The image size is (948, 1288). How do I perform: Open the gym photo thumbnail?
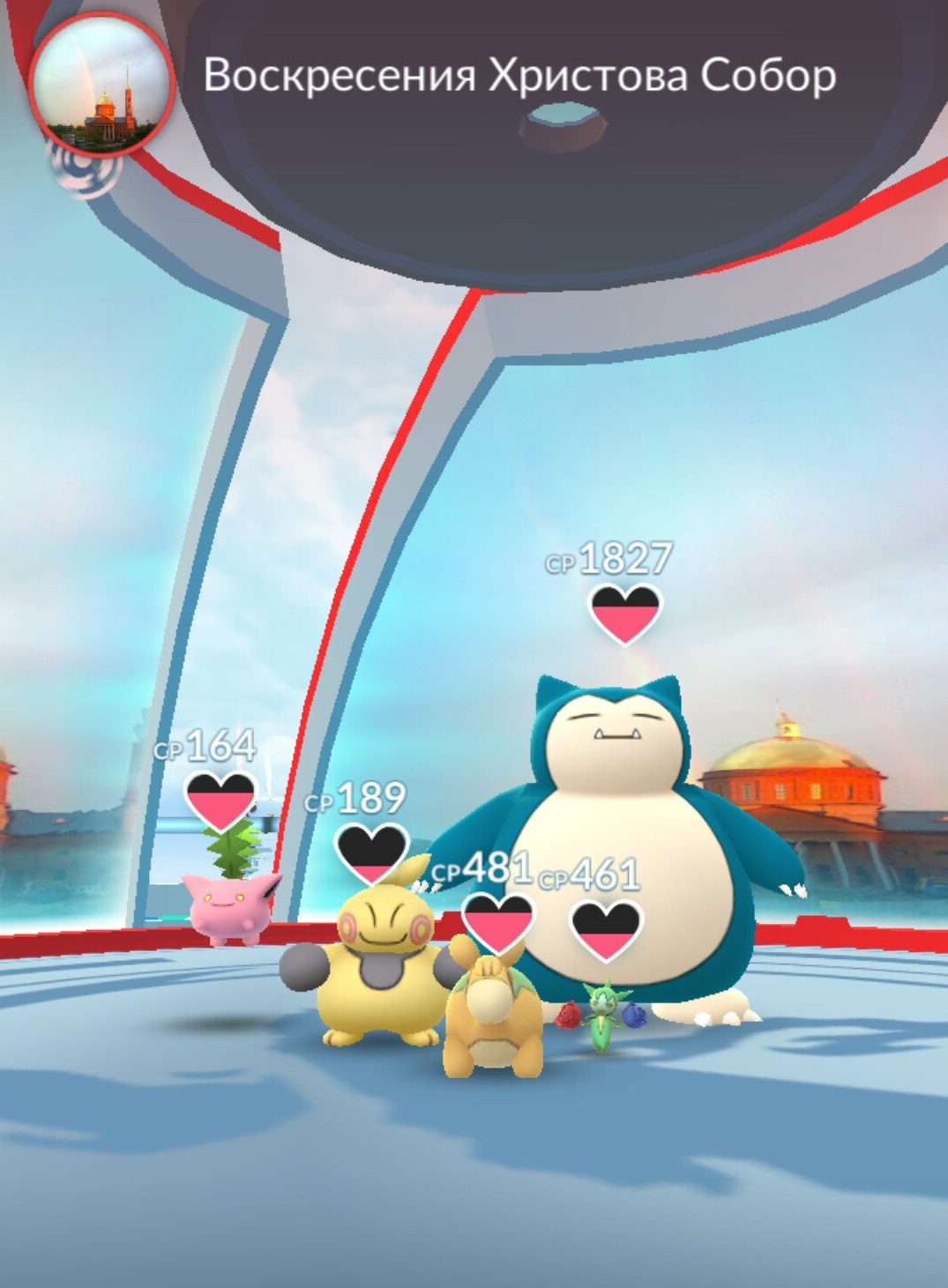[101, 84]
